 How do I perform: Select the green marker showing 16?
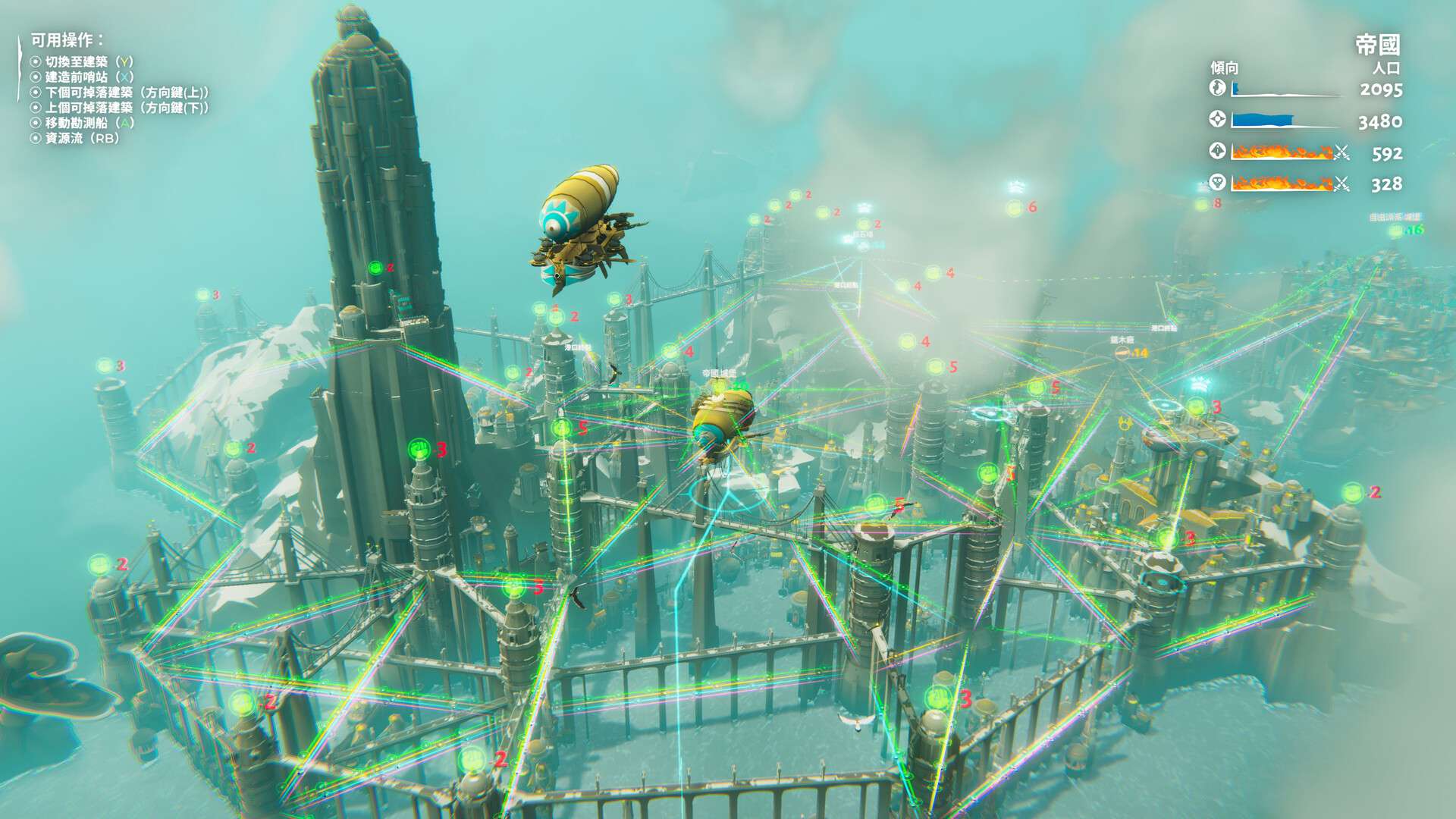coord(1395,231)
